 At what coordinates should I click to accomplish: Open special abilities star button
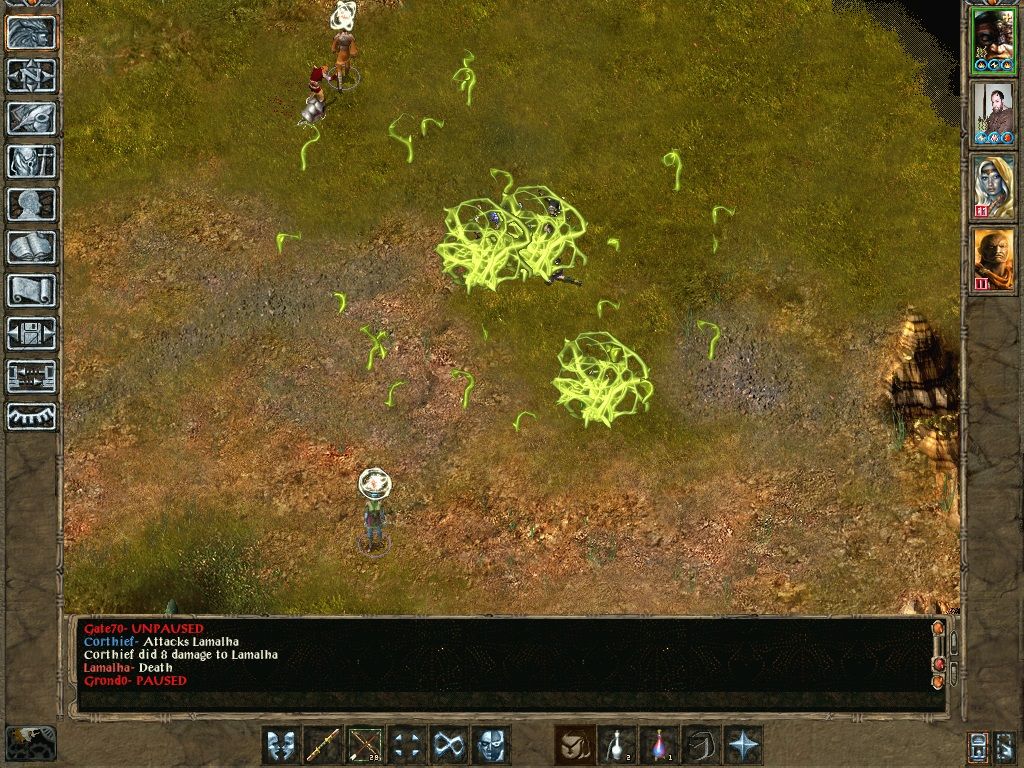click(743, 745)
